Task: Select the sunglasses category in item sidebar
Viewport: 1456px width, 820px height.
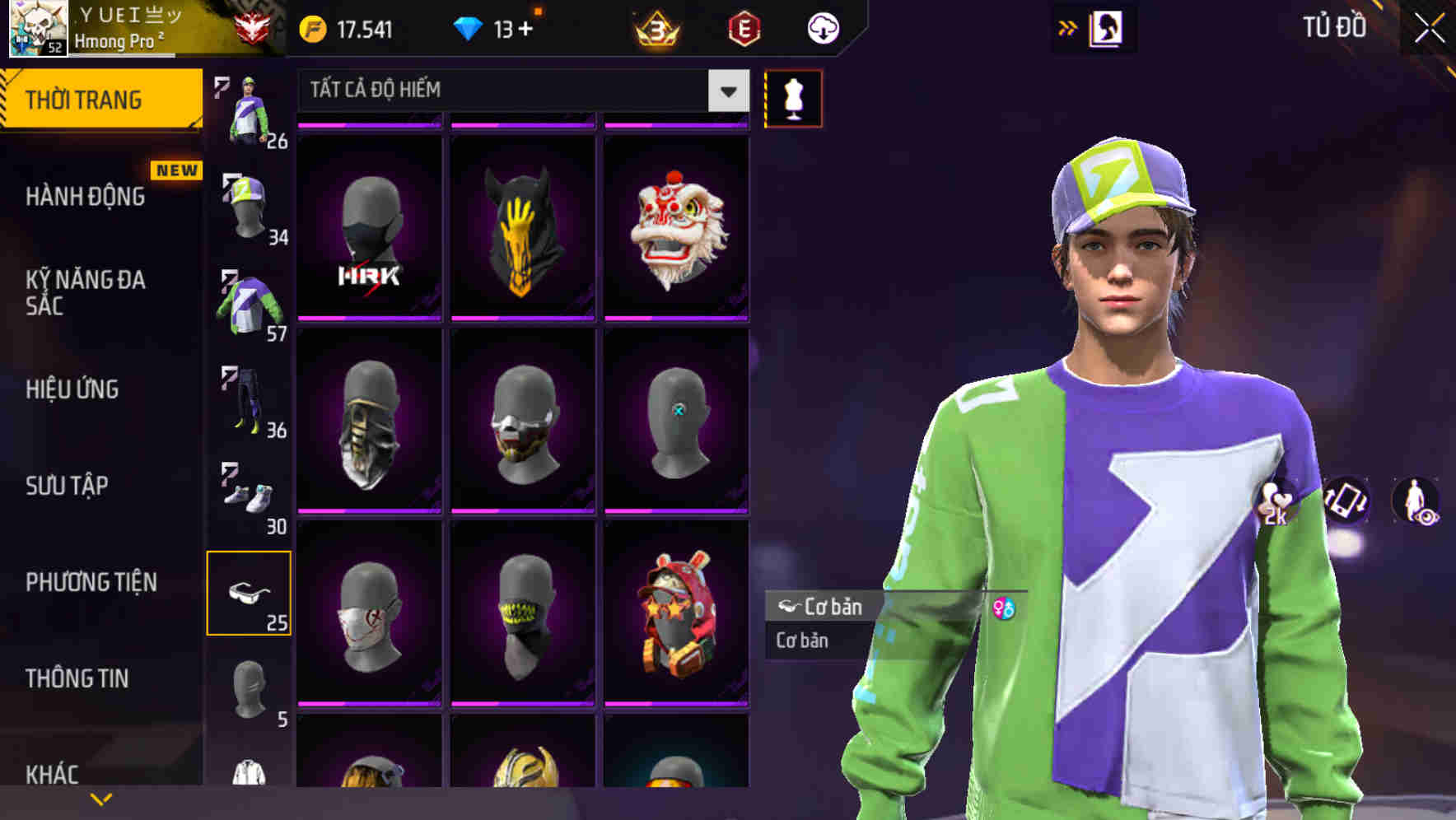Action: [x=250, y=591]
